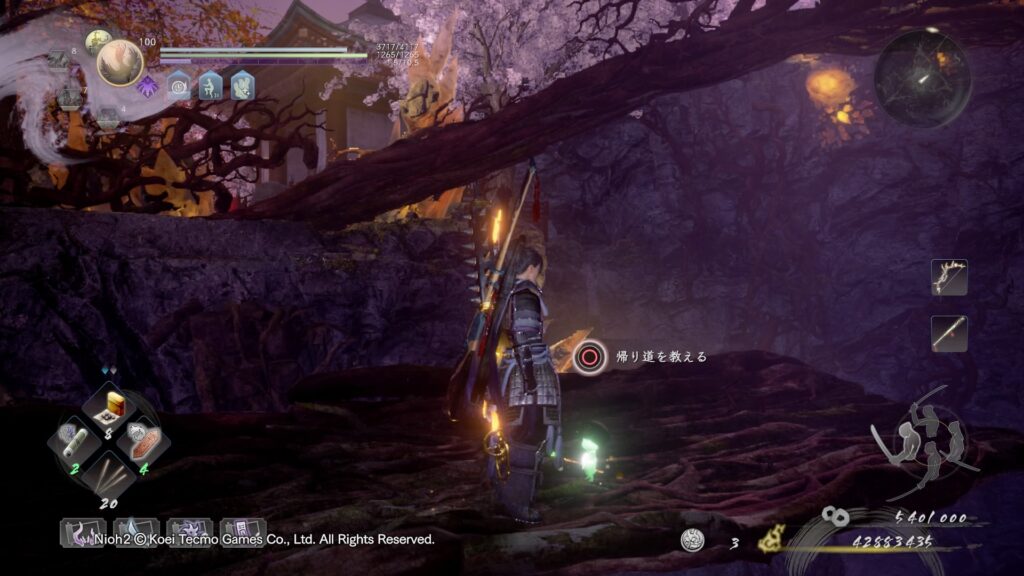
Task: Activate the purple starburst scroll skill
Action: click(x=190, y=530)
